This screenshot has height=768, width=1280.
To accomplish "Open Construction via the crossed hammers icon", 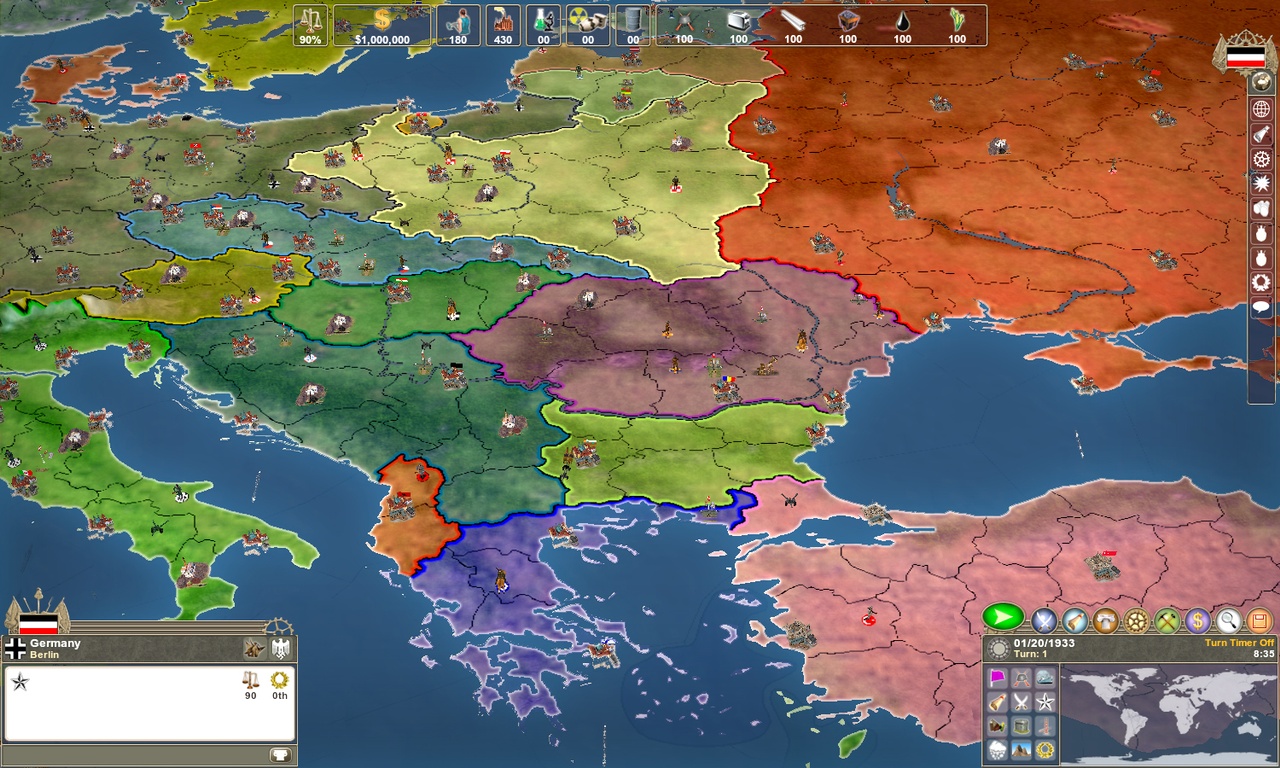I will coord(1167,620).
